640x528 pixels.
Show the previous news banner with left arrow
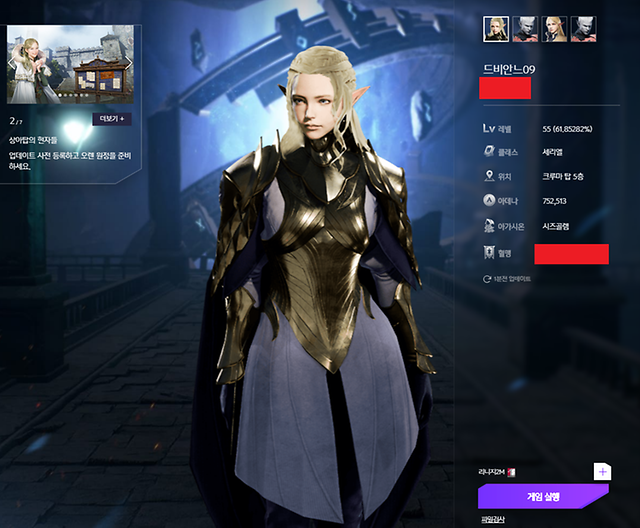click(13, 63)
